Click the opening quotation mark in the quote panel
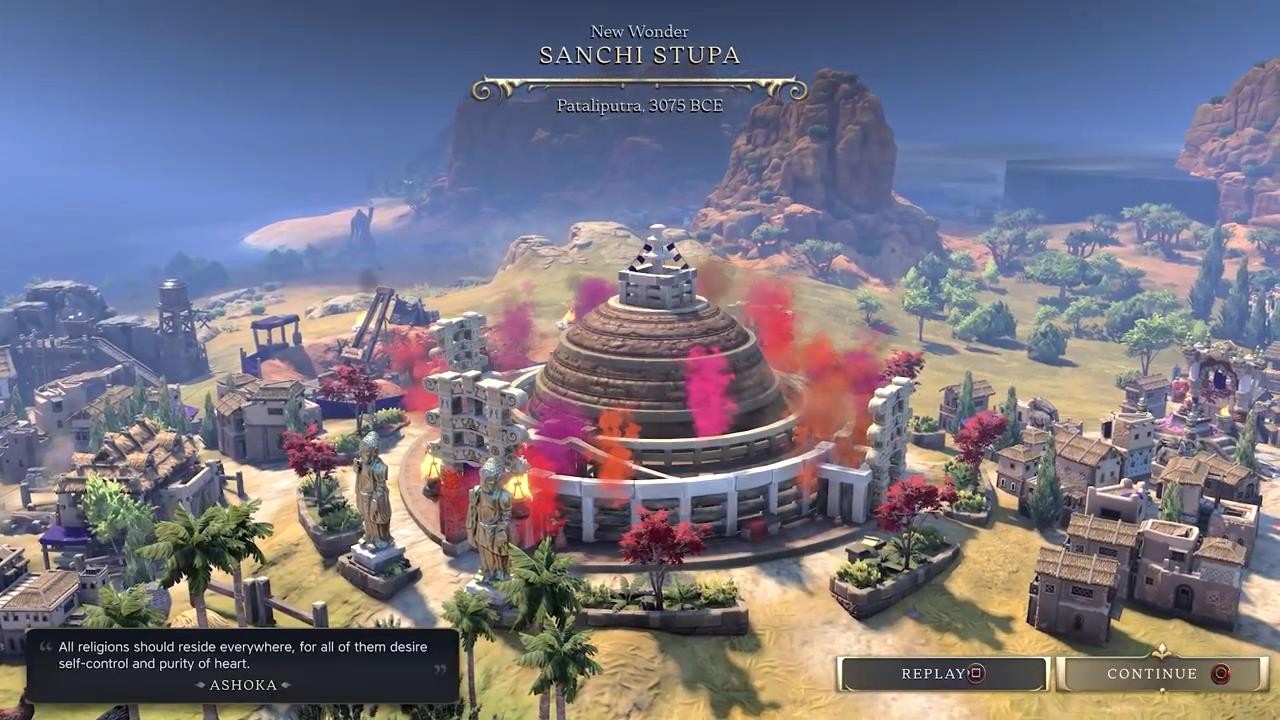Screen dimensions: 1280x720 tap(45, 645)
